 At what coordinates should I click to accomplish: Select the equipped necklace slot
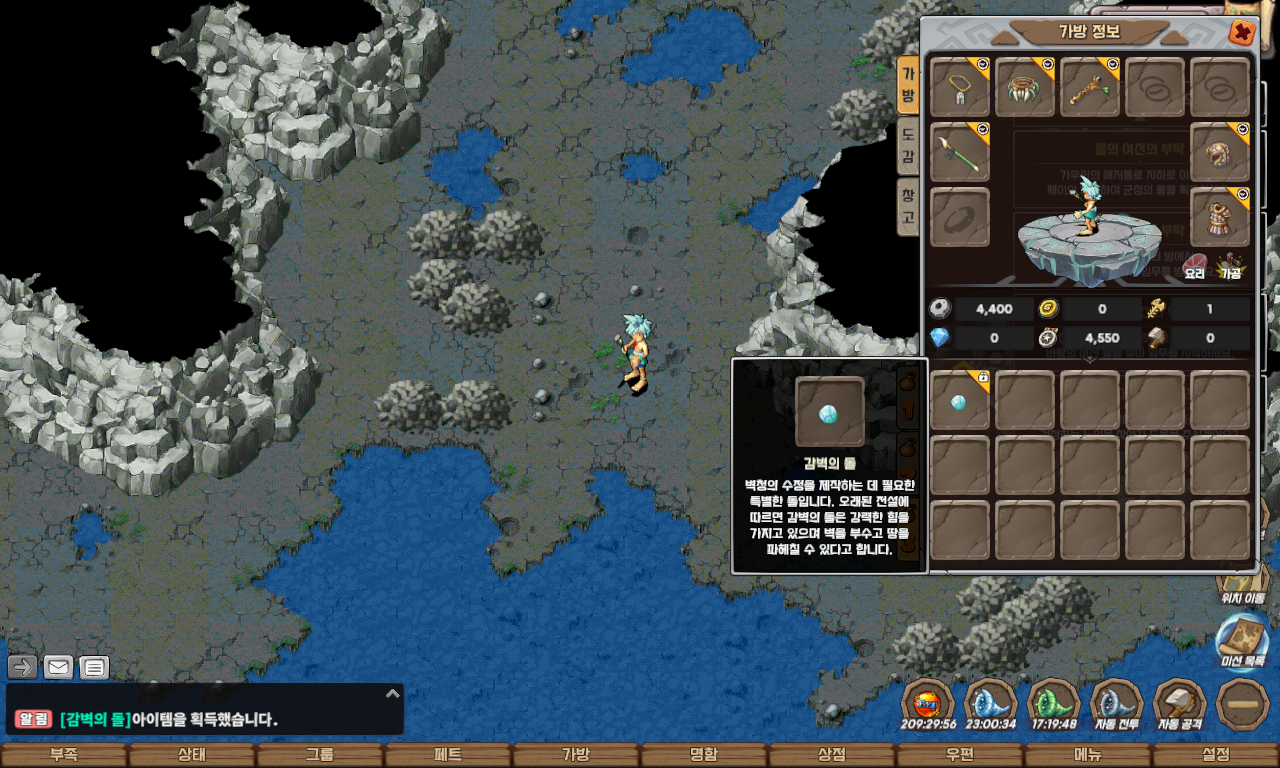pos(960,87)
